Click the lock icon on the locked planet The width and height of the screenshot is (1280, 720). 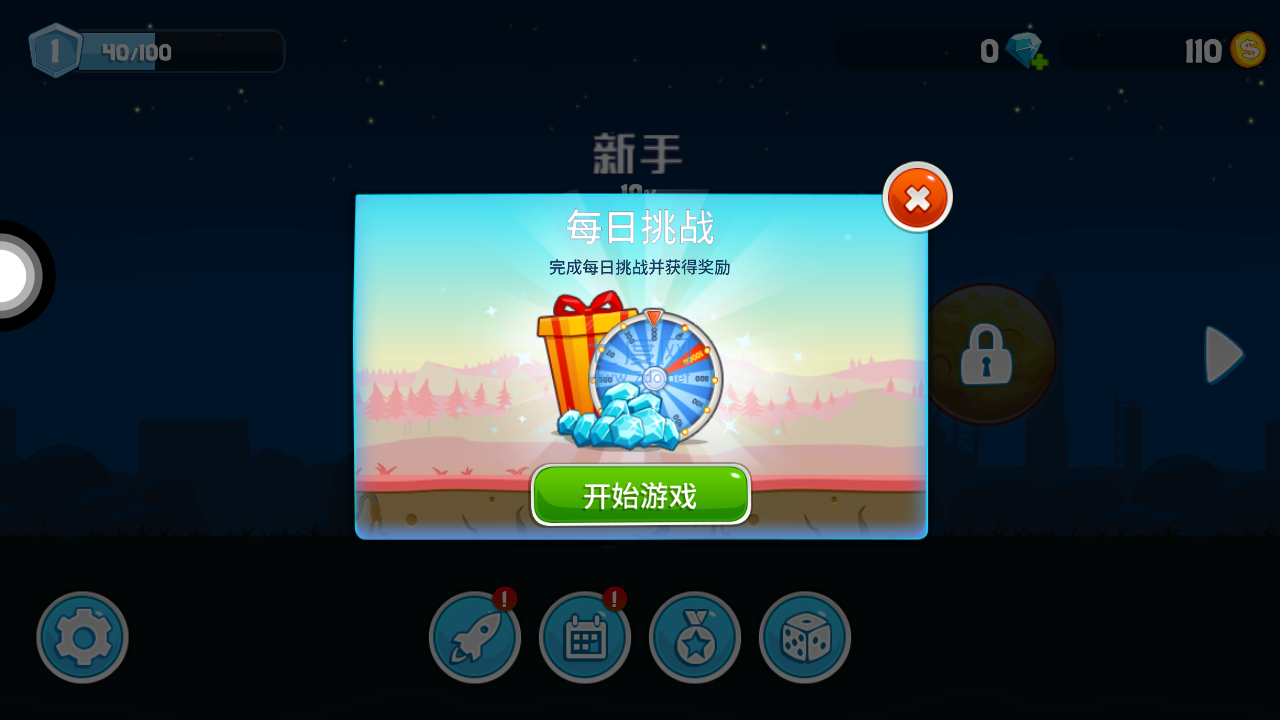point(985,355)
